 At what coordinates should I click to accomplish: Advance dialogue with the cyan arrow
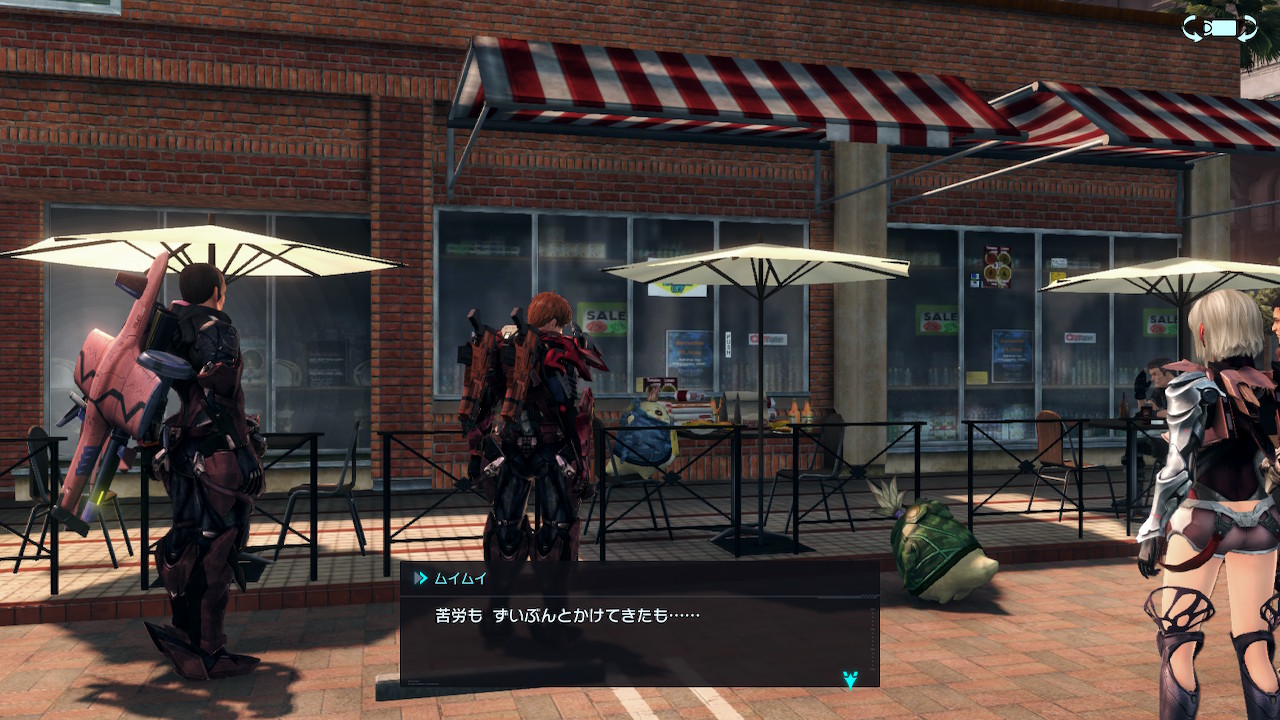pos(849,680)
